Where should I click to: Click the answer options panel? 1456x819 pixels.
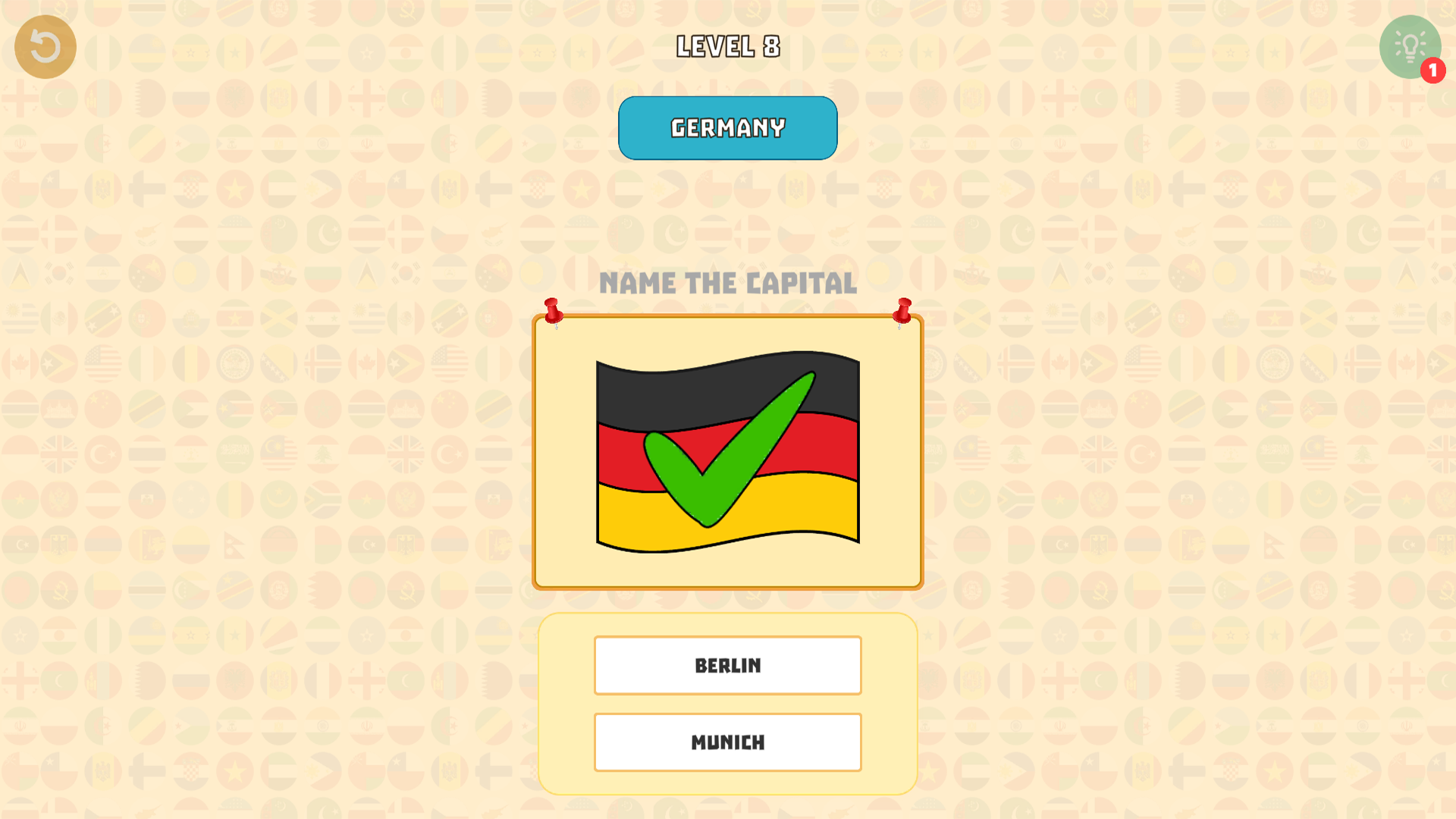[727, 704]
